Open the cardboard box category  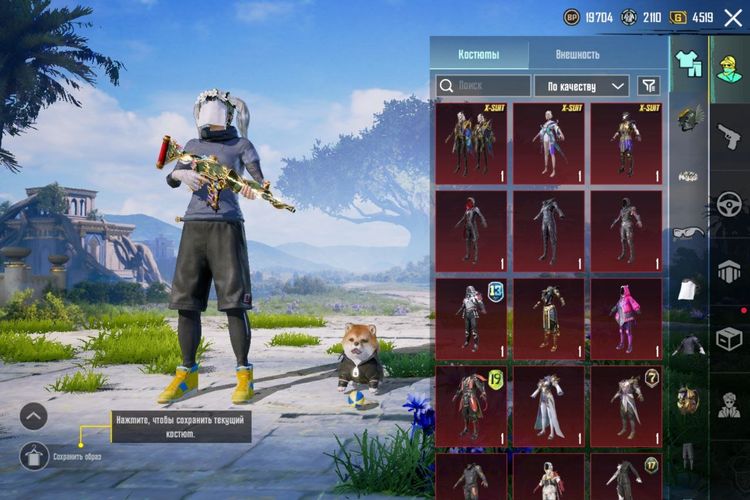point(730,338)
